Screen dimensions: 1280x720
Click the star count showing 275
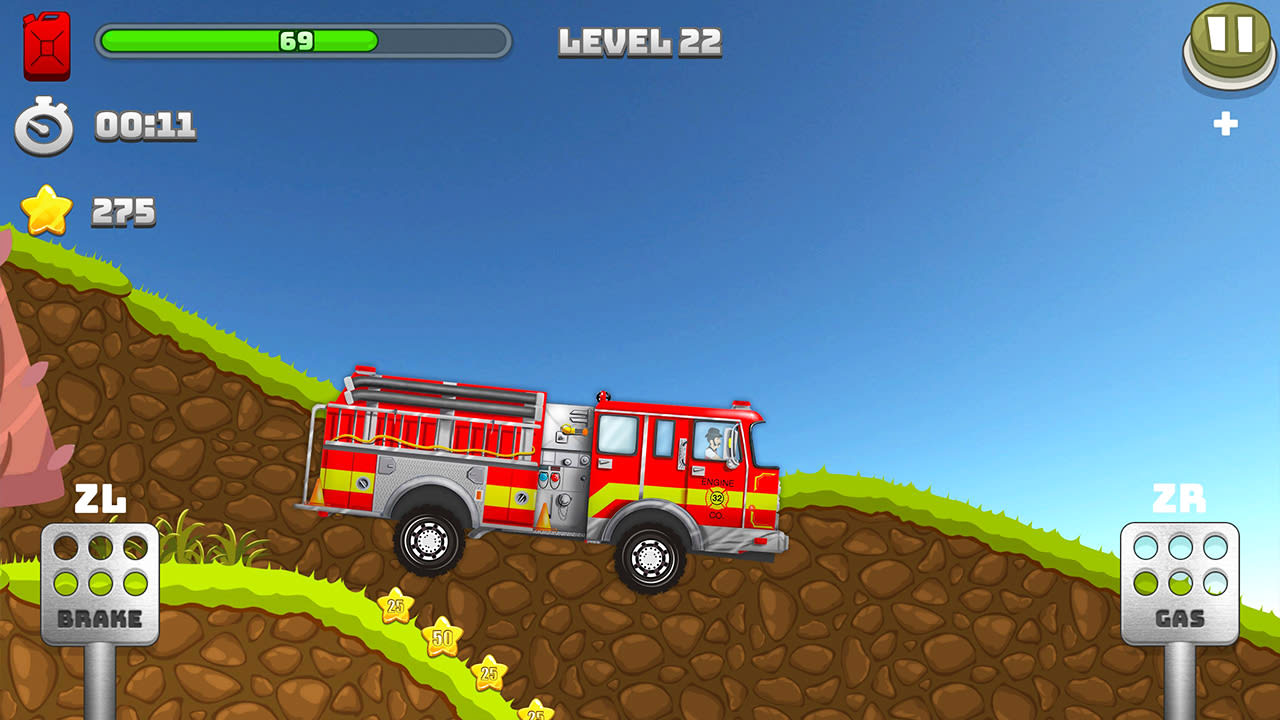(x=123, y=210)
